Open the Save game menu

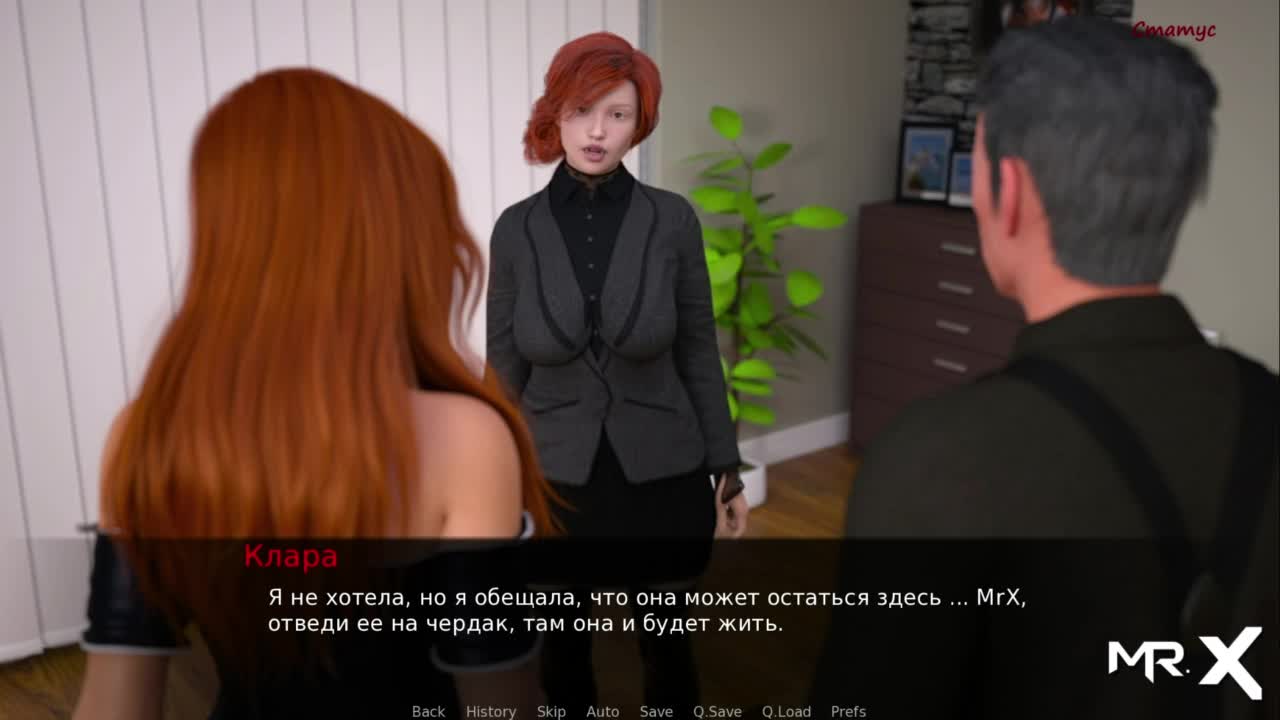pos(656,711)
